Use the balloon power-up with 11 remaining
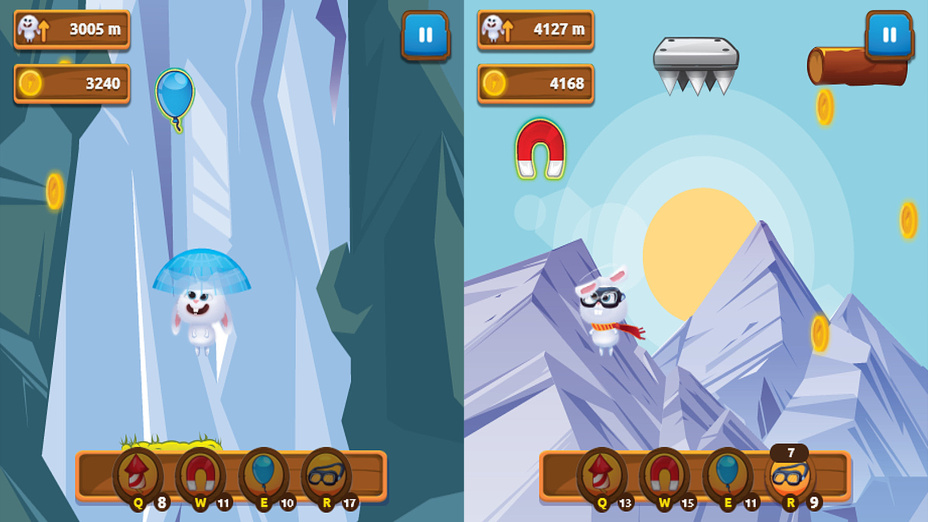928x522 pixels. (728, 475)
